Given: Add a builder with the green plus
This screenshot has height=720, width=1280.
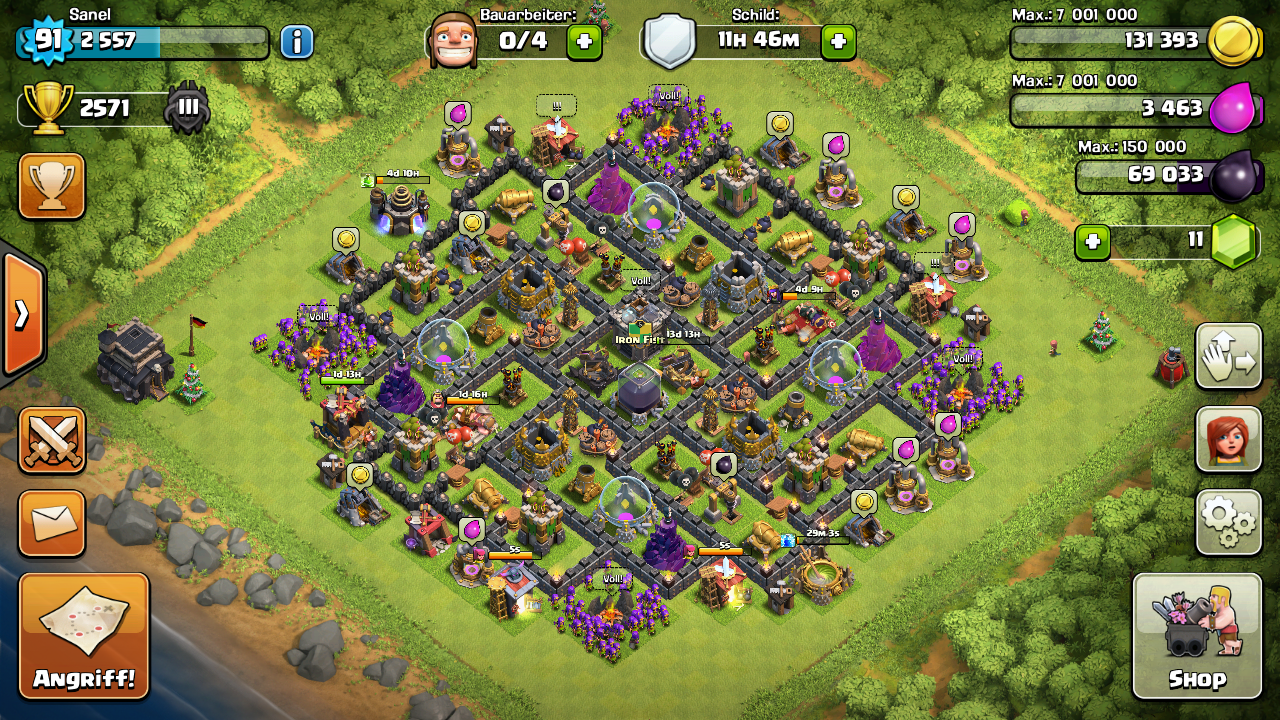Looking at the screenshot, I should (584, 42).
